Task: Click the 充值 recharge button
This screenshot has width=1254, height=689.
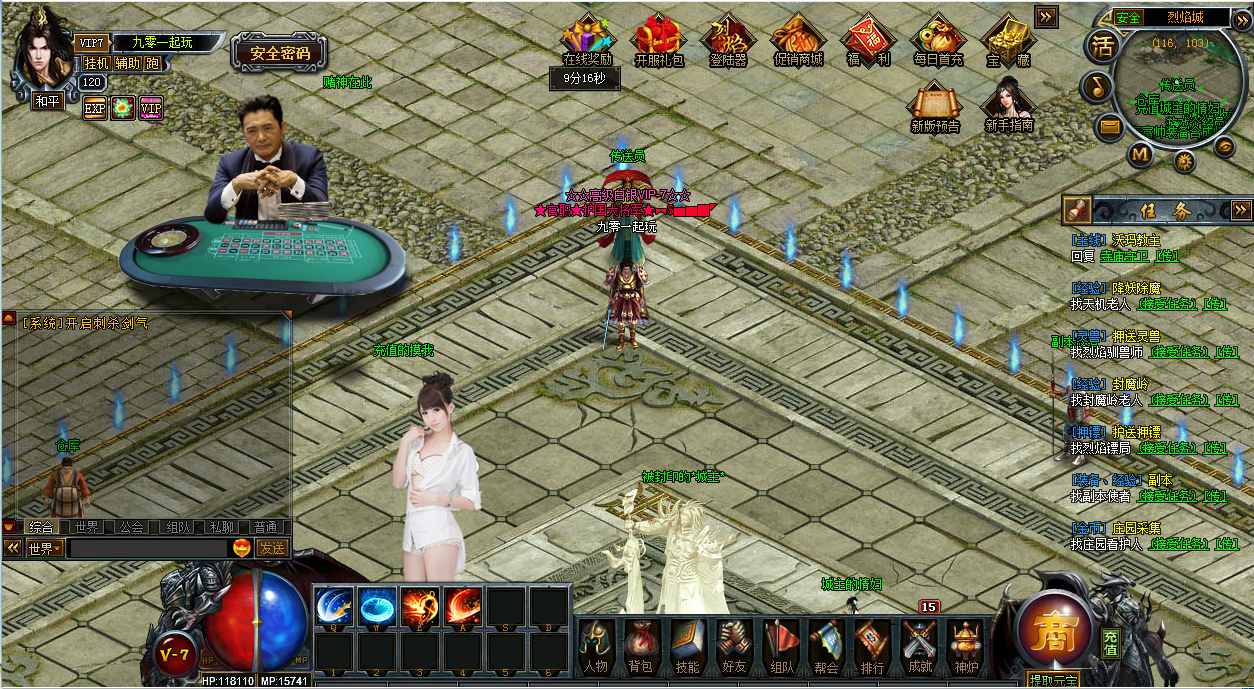Action: 1111,642
